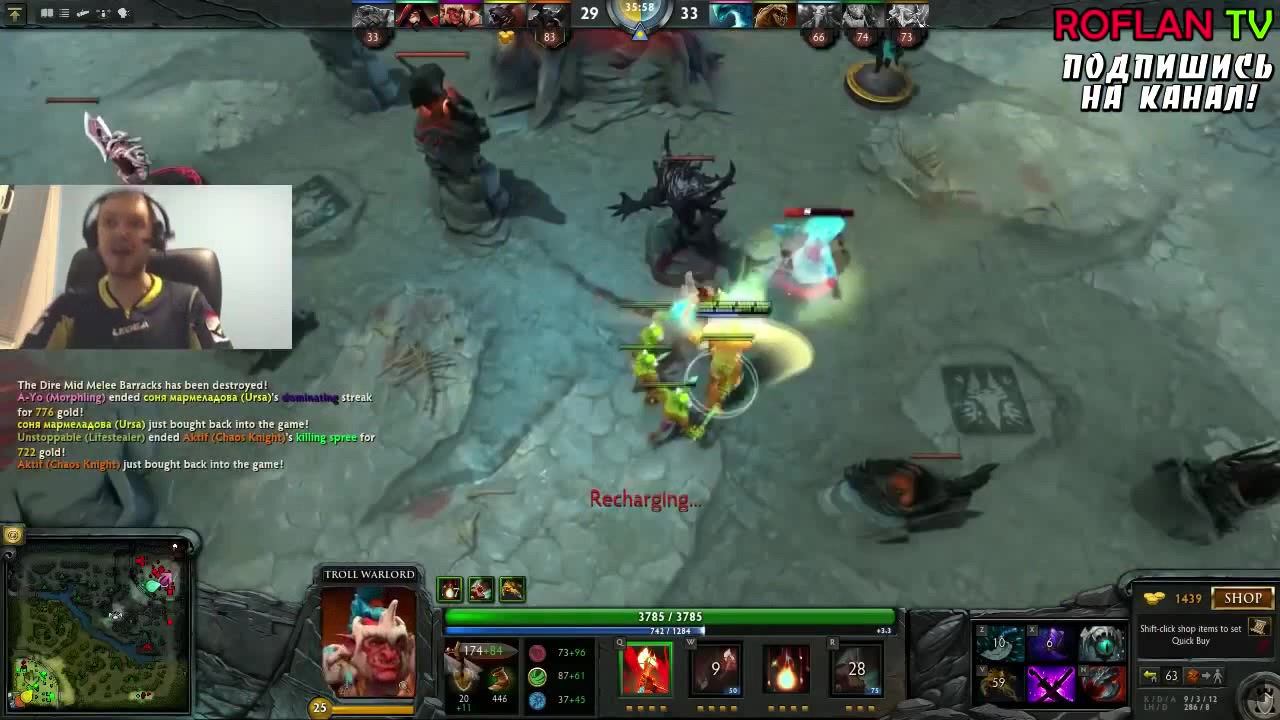
Task: Activate the crossed purple swords item
Action: (1050, 685)
